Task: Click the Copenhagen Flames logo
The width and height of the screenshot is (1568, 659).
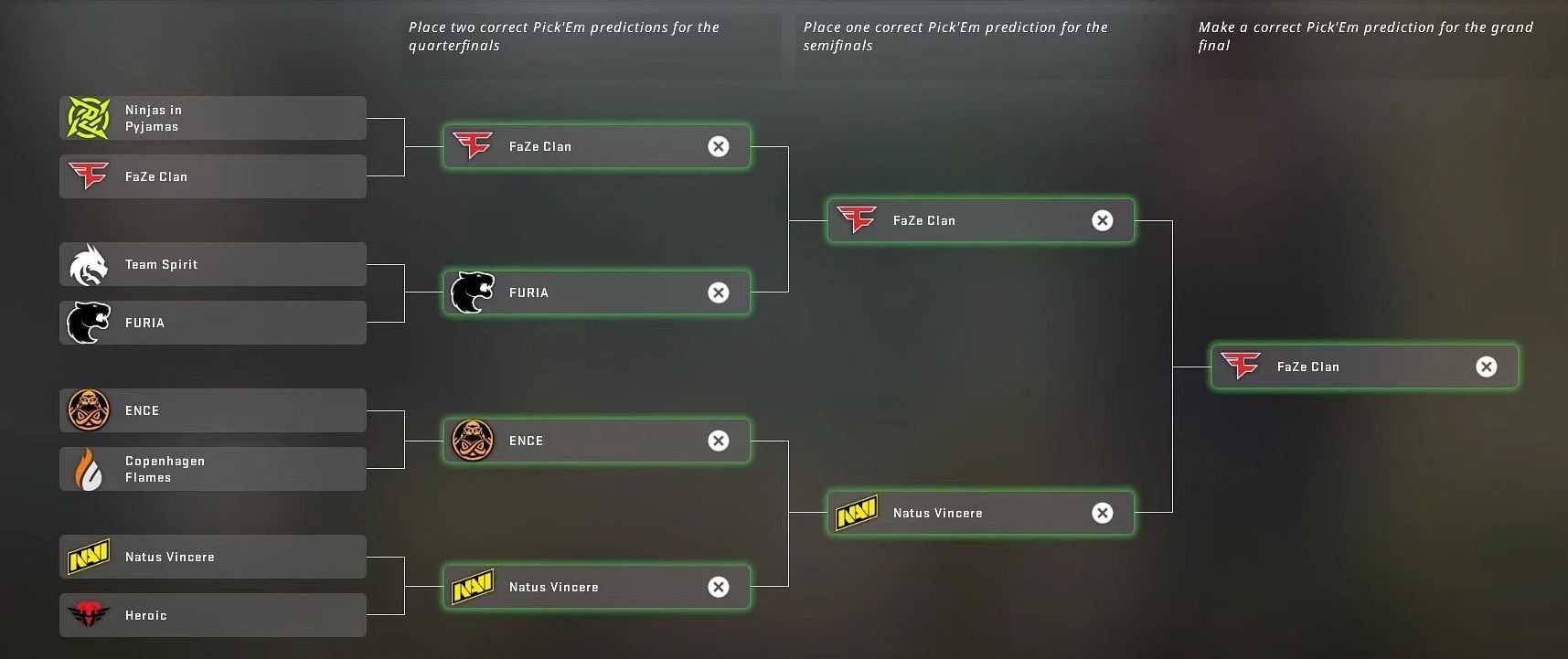Action: click(87, 468)
